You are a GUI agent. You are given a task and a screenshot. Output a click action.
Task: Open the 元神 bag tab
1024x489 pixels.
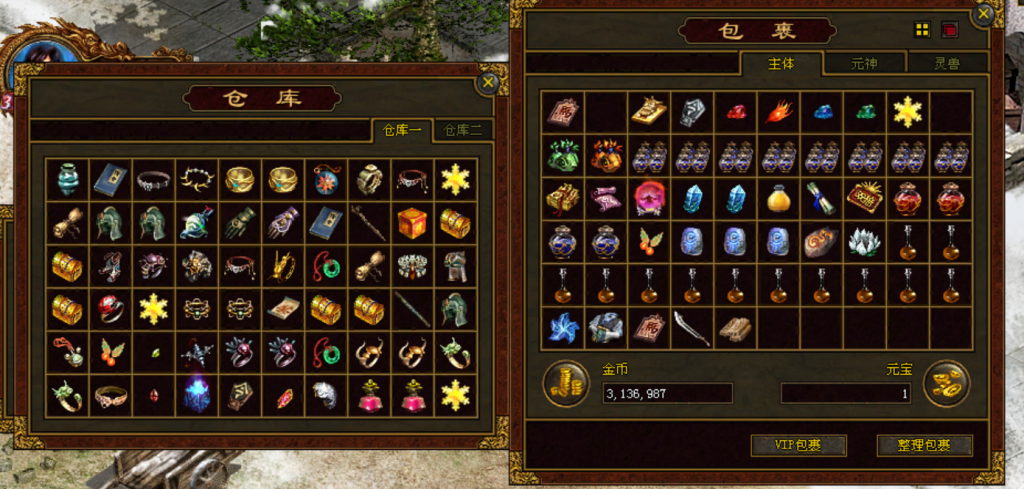pos(864,63)
